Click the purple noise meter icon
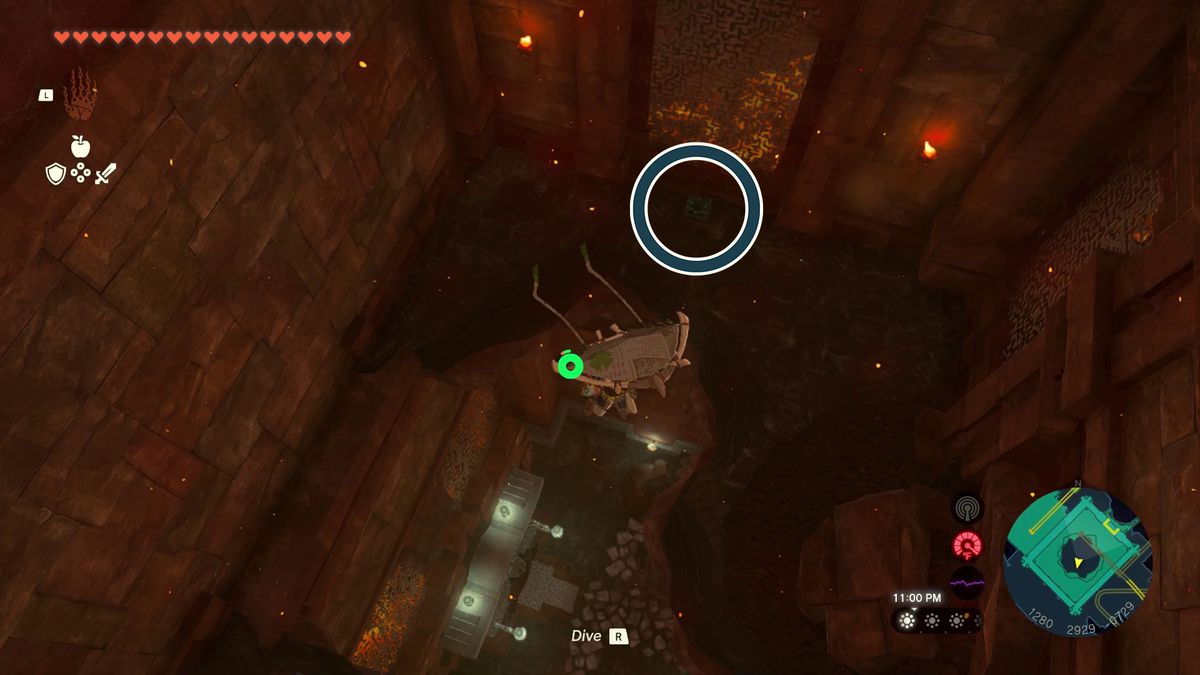Screen dimensions: 1200x675 [967, 582]
